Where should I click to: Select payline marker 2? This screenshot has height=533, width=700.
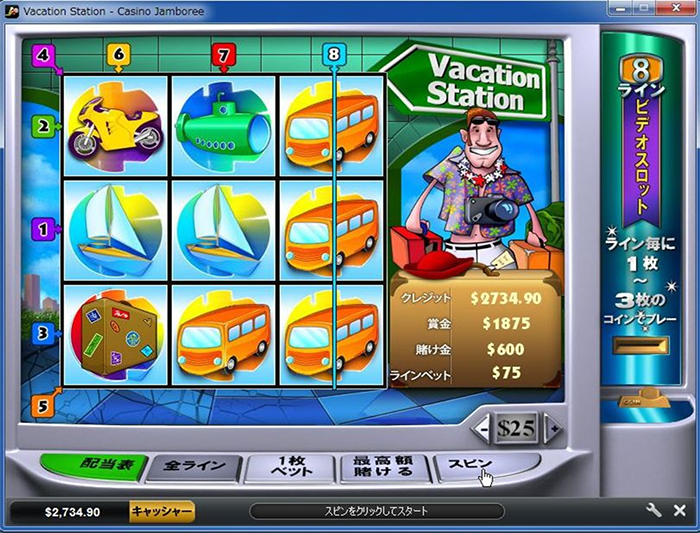click(42, 127)
